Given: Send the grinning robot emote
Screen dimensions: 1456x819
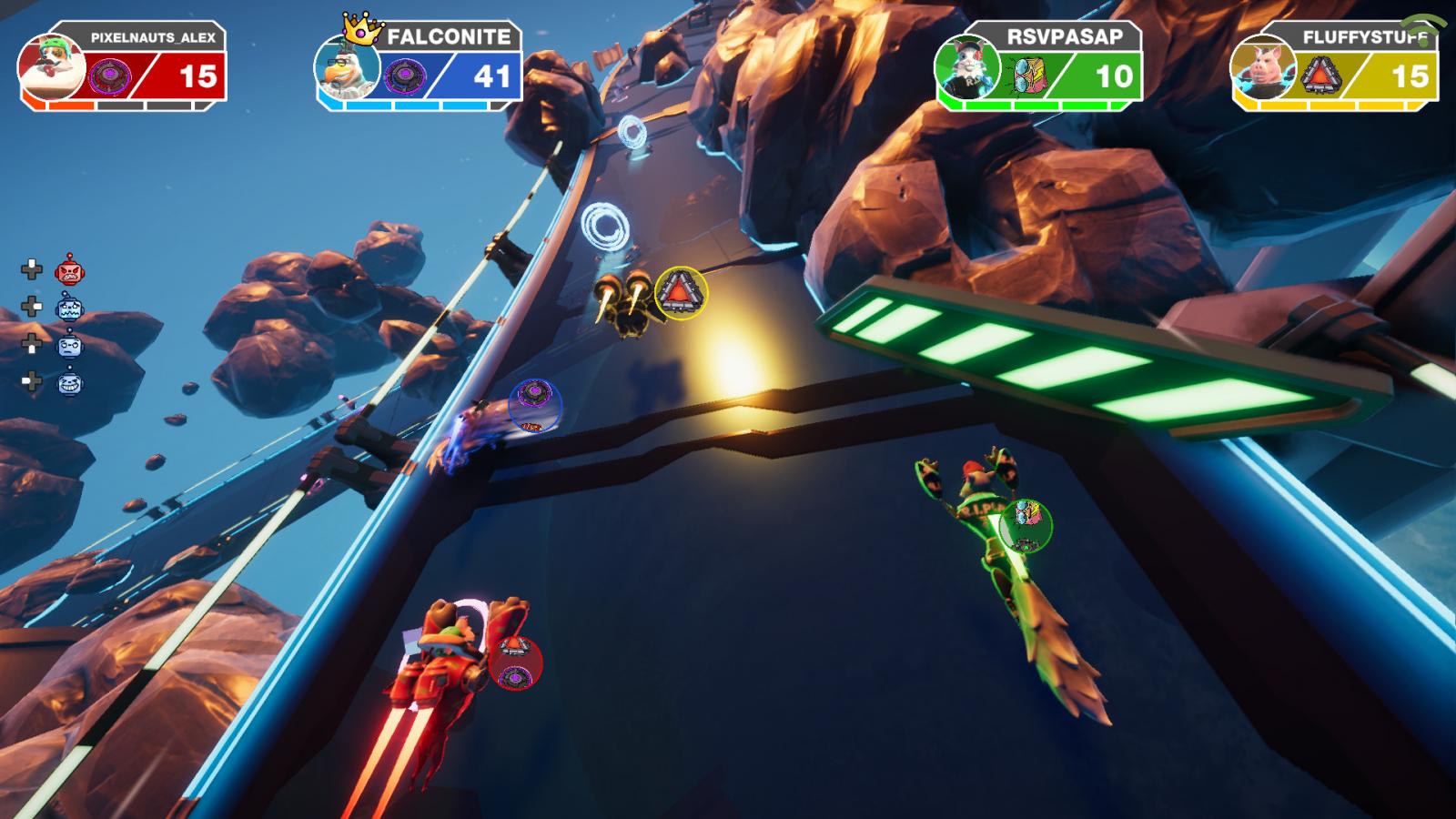Looking at the screenshot, I should pos(69,382).
